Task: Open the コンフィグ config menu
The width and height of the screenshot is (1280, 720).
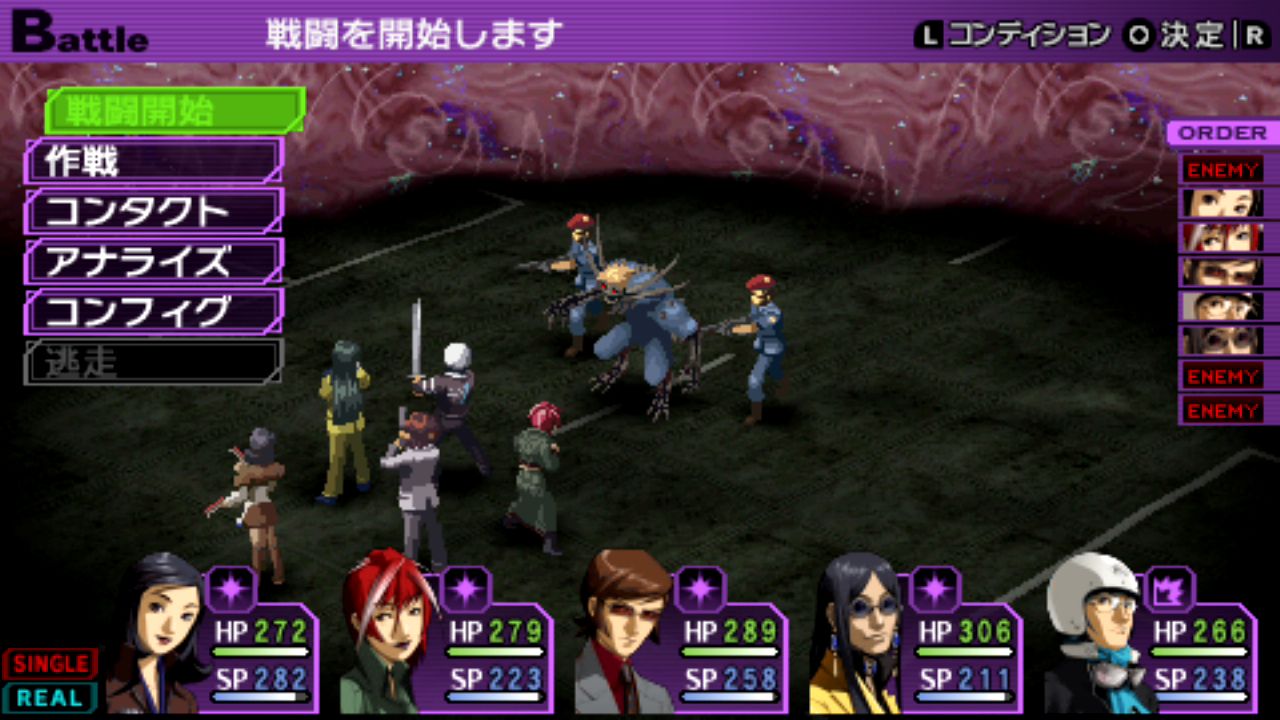Action: (x=152, y=312)
